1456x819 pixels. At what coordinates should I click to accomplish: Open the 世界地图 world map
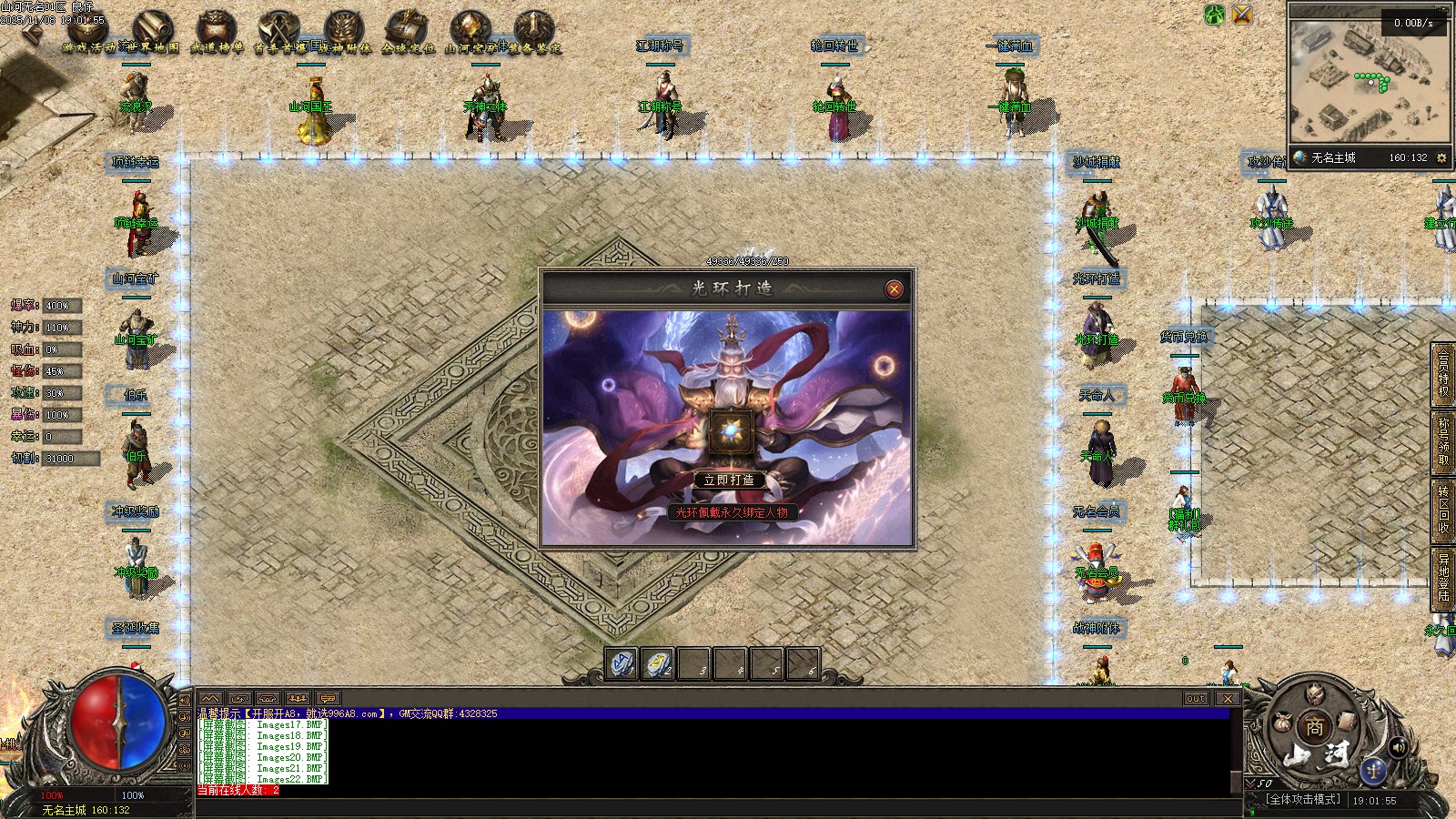point(151,33)
